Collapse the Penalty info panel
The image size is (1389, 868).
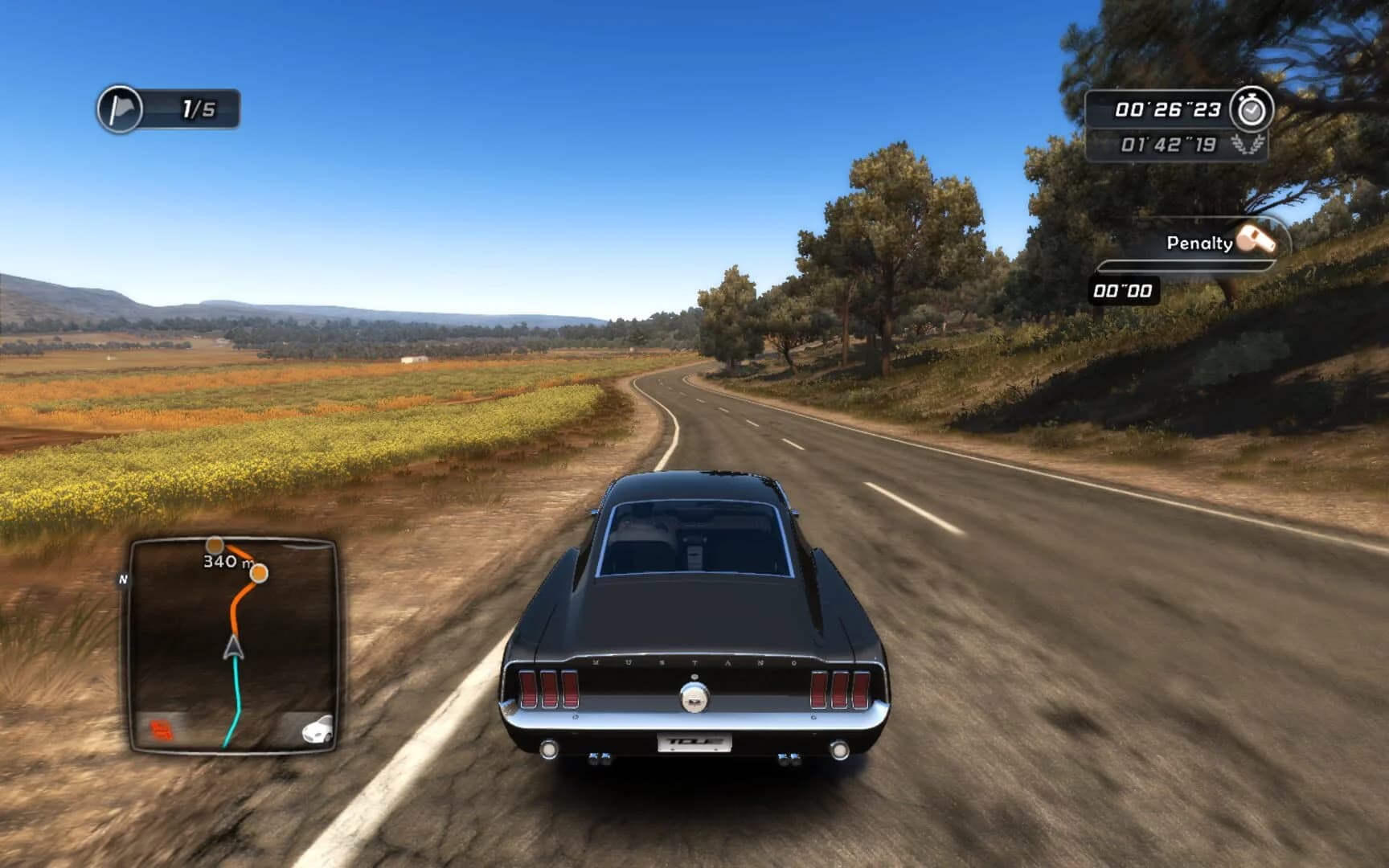point(1190,243)
